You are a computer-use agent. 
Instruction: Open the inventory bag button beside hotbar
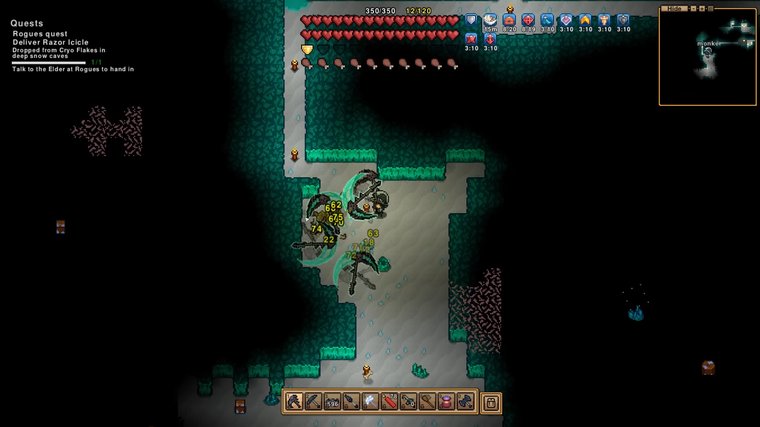491,402
